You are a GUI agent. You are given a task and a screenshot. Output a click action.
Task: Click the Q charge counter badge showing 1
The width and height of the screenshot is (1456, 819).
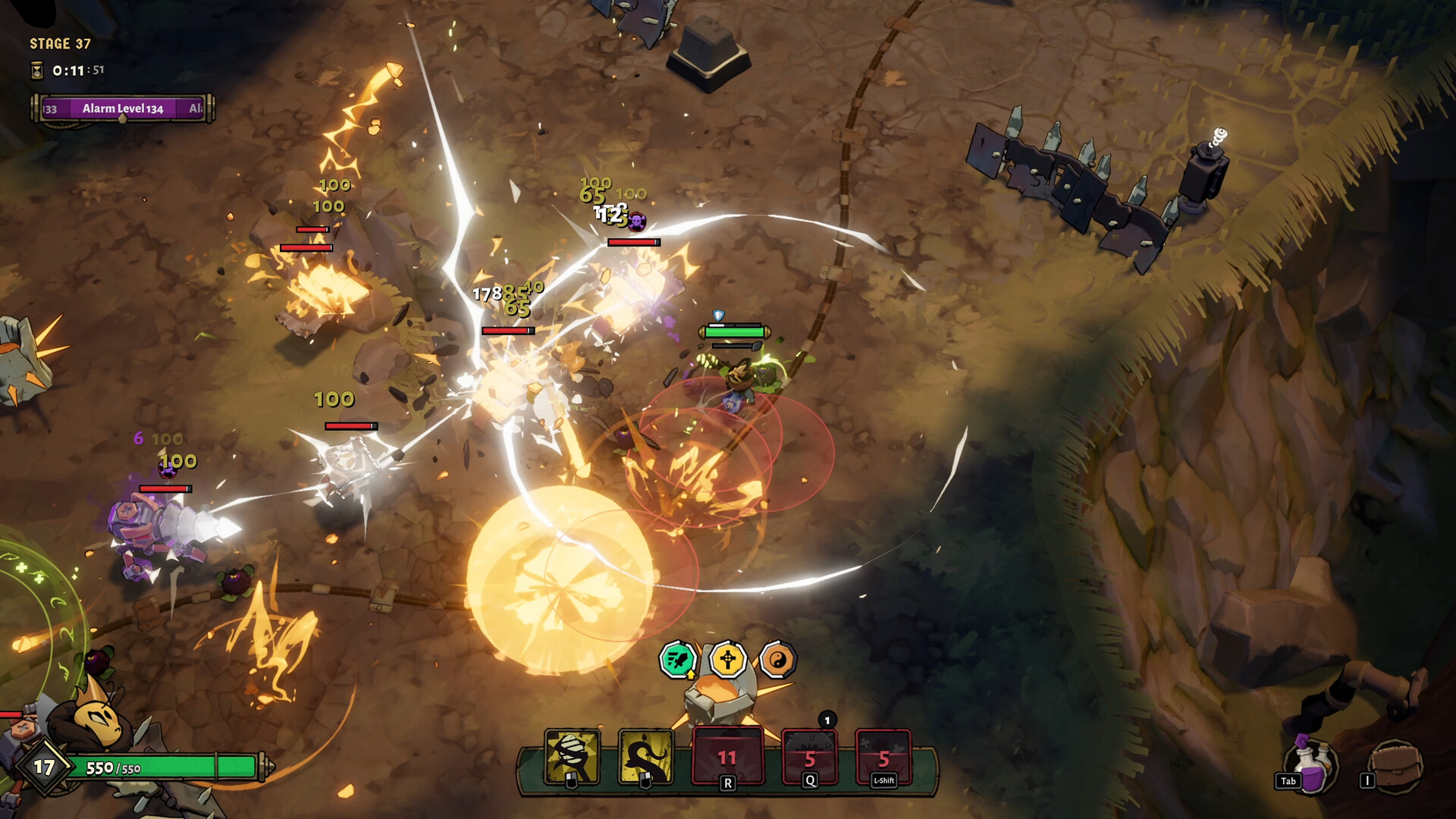pos(827,722)
